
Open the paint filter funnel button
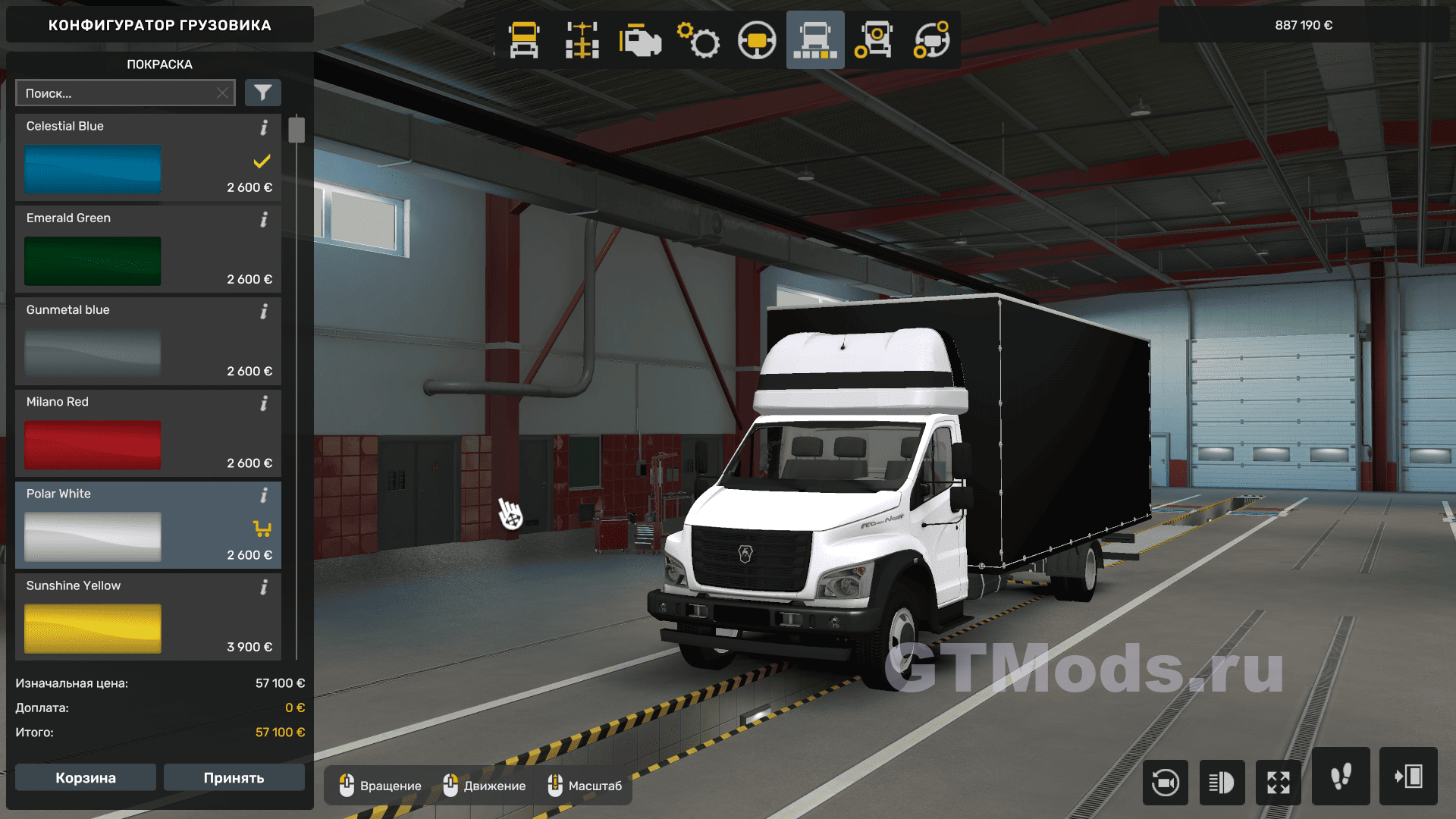tap(262, 93)
